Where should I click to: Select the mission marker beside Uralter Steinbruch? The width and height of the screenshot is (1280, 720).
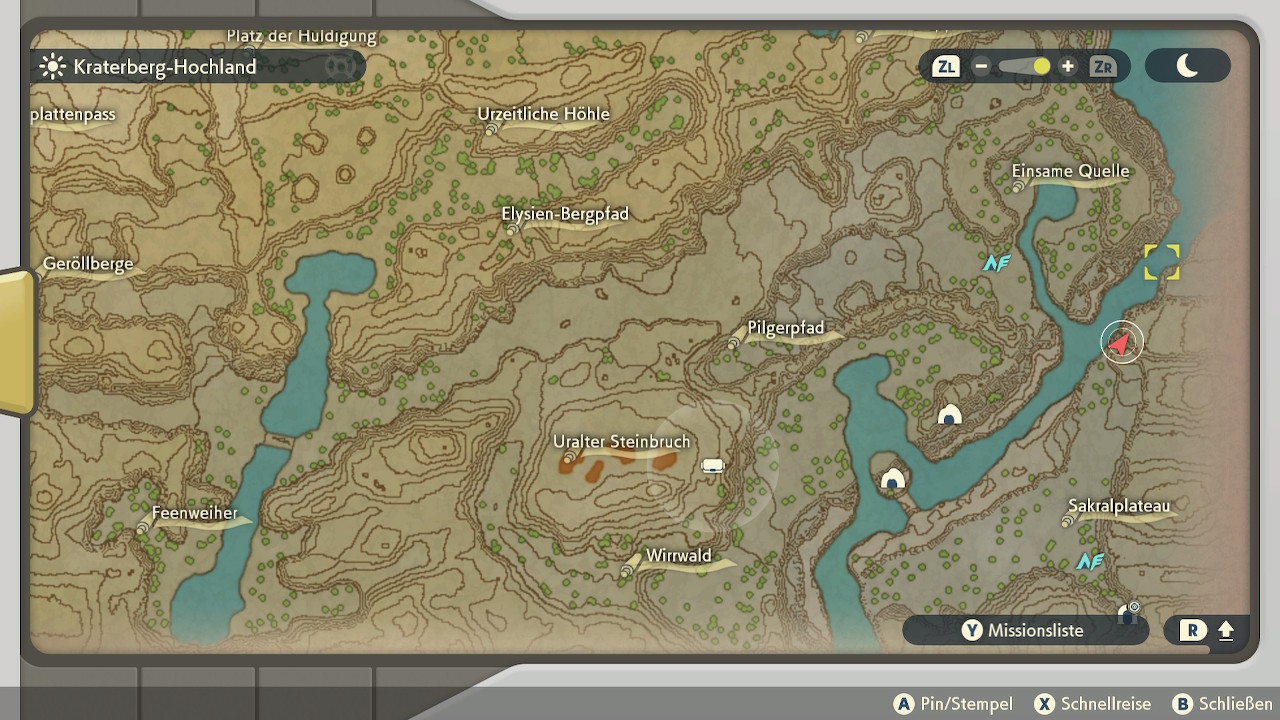tap(712, 465)
